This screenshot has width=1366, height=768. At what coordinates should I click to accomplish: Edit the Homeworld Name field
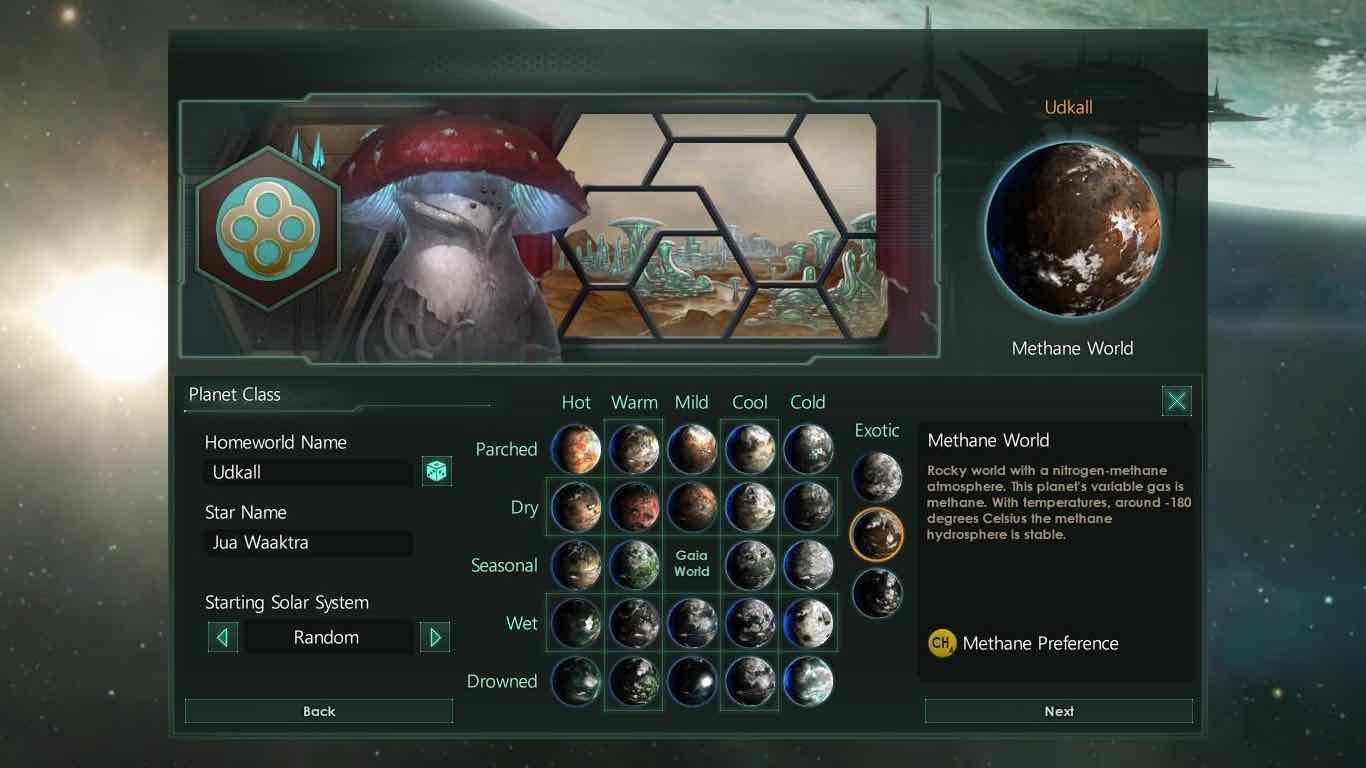point(310,472)
